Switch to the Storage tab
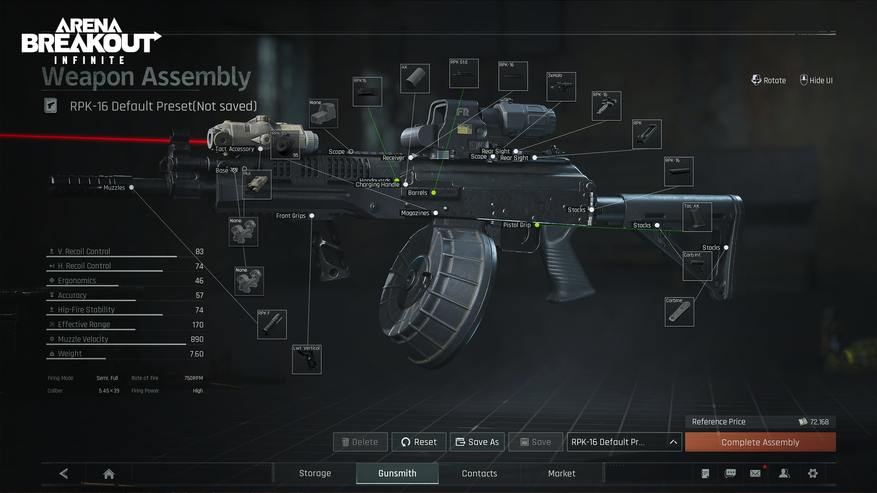The height and width of the screenshot is (493, 877). [x=315, y=473]
